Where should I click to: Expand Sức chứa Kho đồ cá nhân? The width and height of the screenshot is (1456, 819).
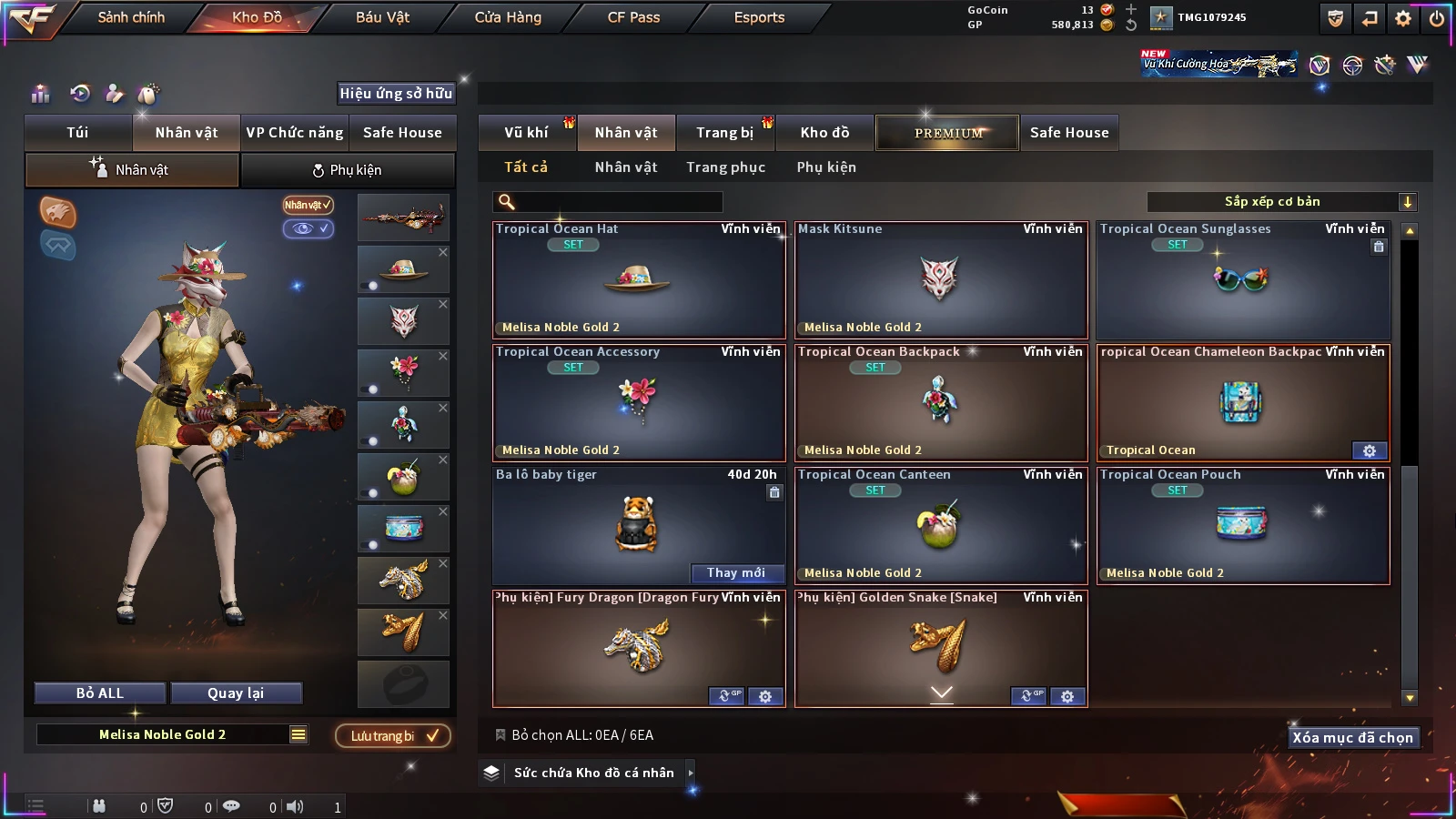pos(691,773)
